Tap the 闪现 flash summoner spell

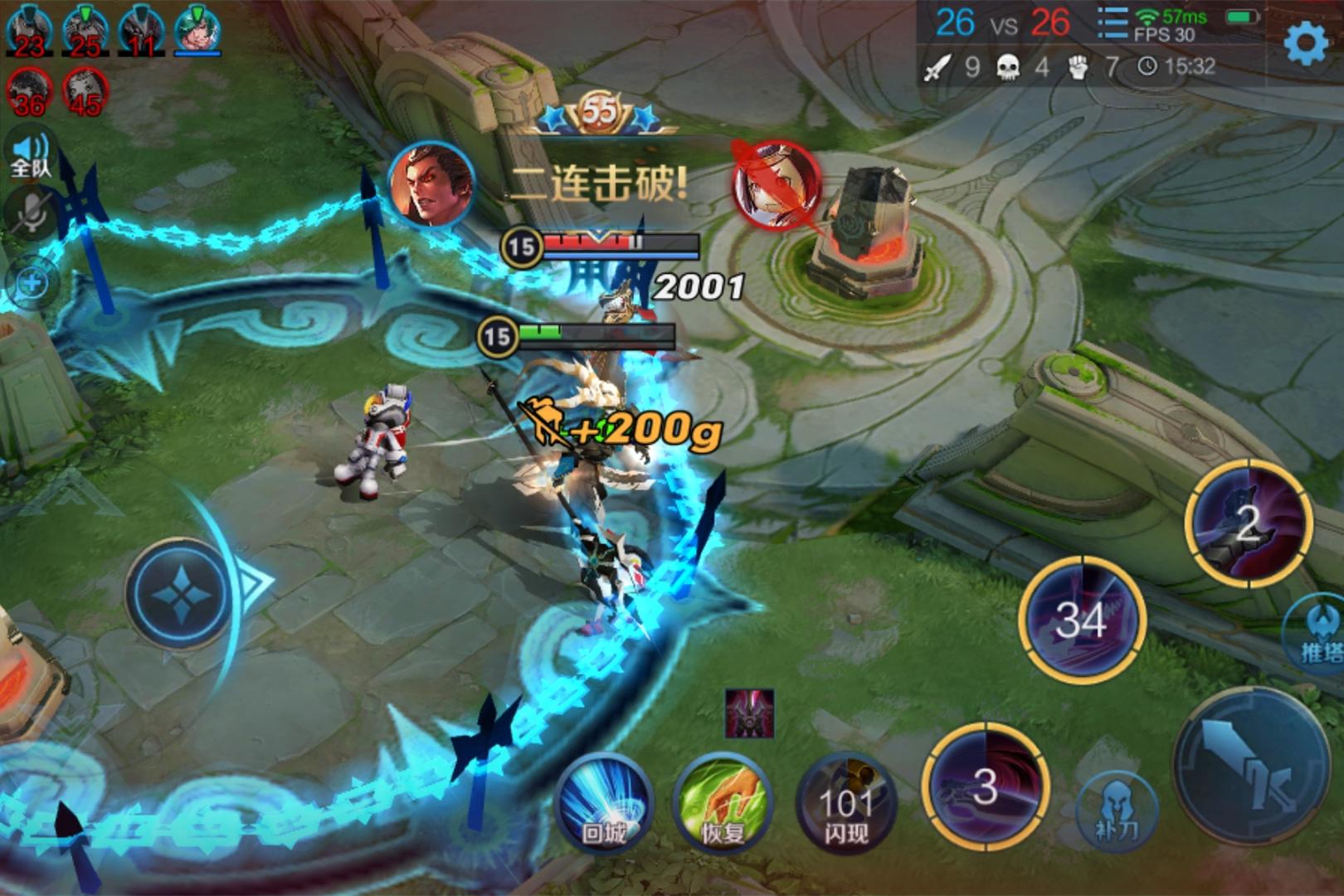click(845, 803)
